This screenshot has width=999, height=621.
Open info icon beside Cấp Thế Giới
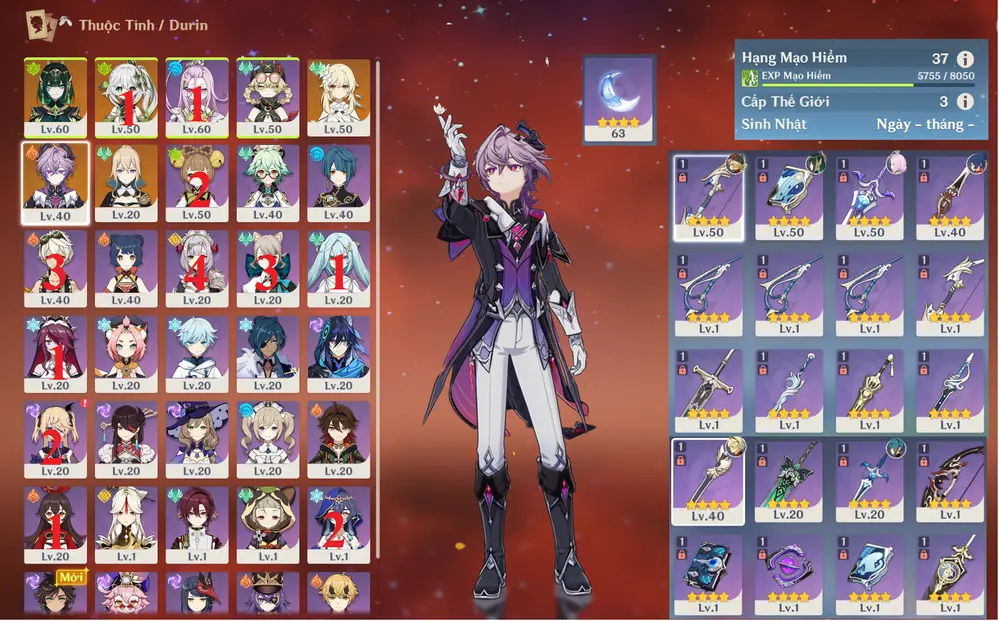coord(965,101)
